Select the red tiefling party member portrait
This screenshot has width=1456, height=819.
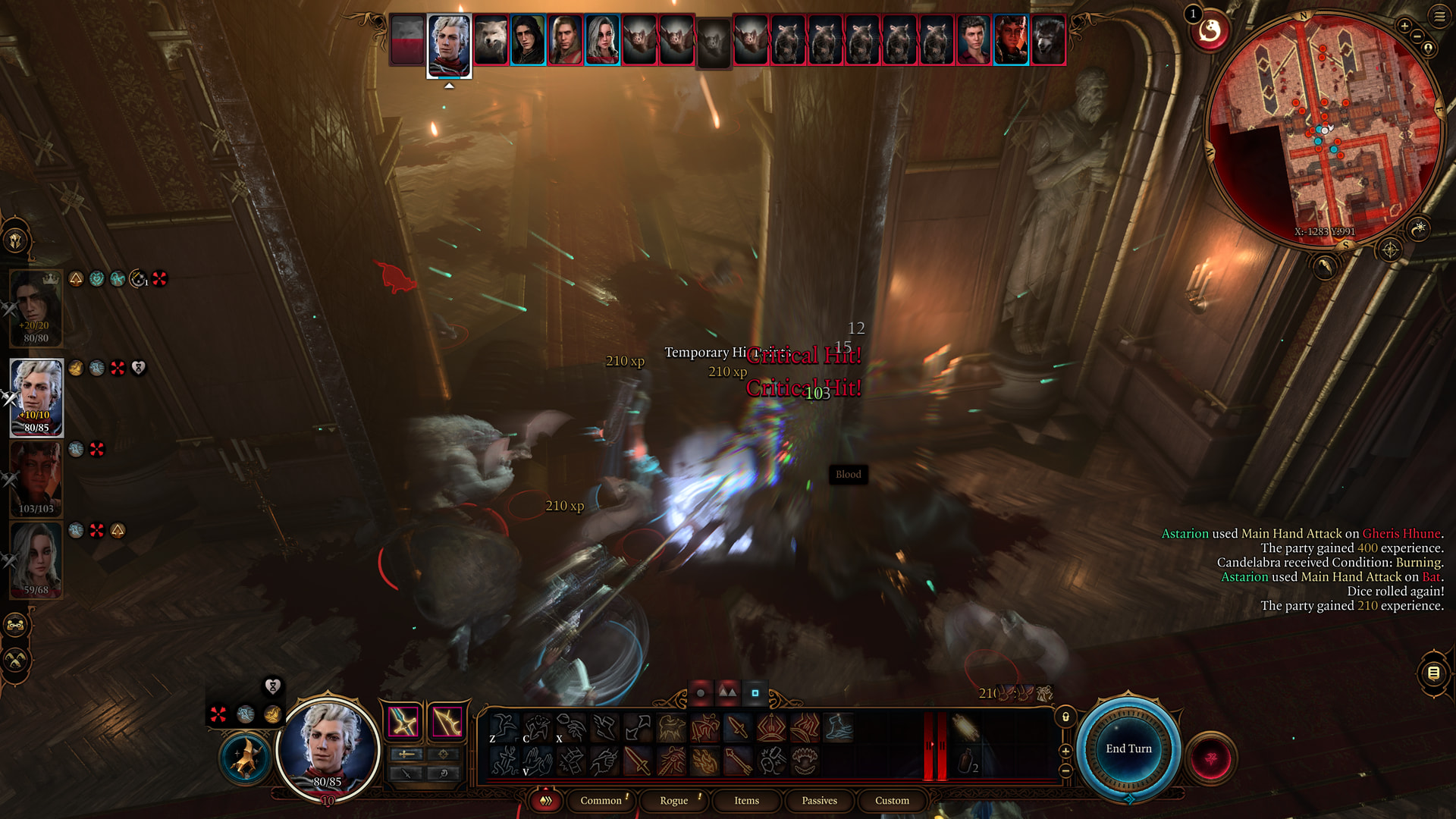[x=36, y=478]
